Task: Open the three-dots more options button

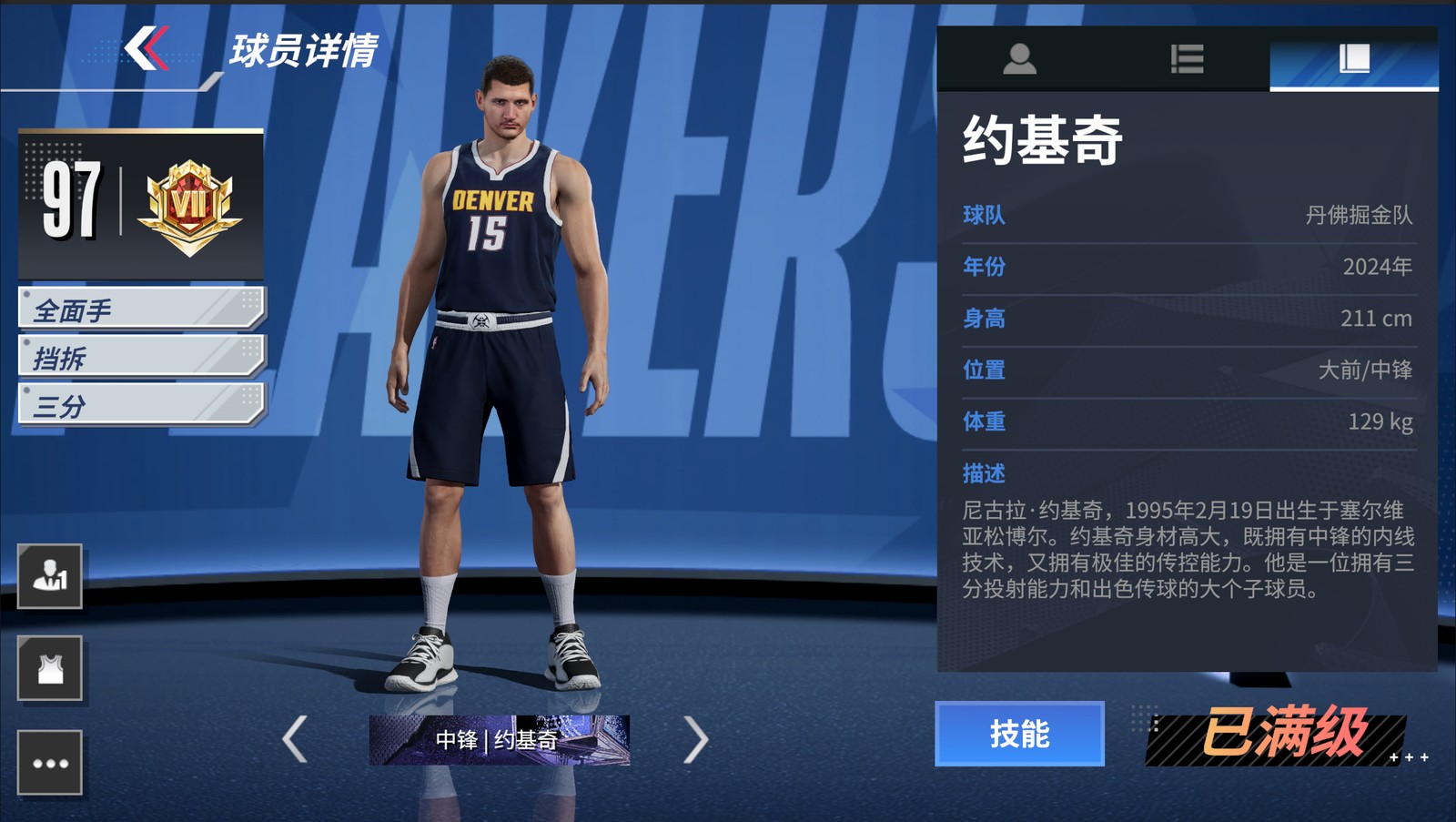Action: click(x=50, y=763)
